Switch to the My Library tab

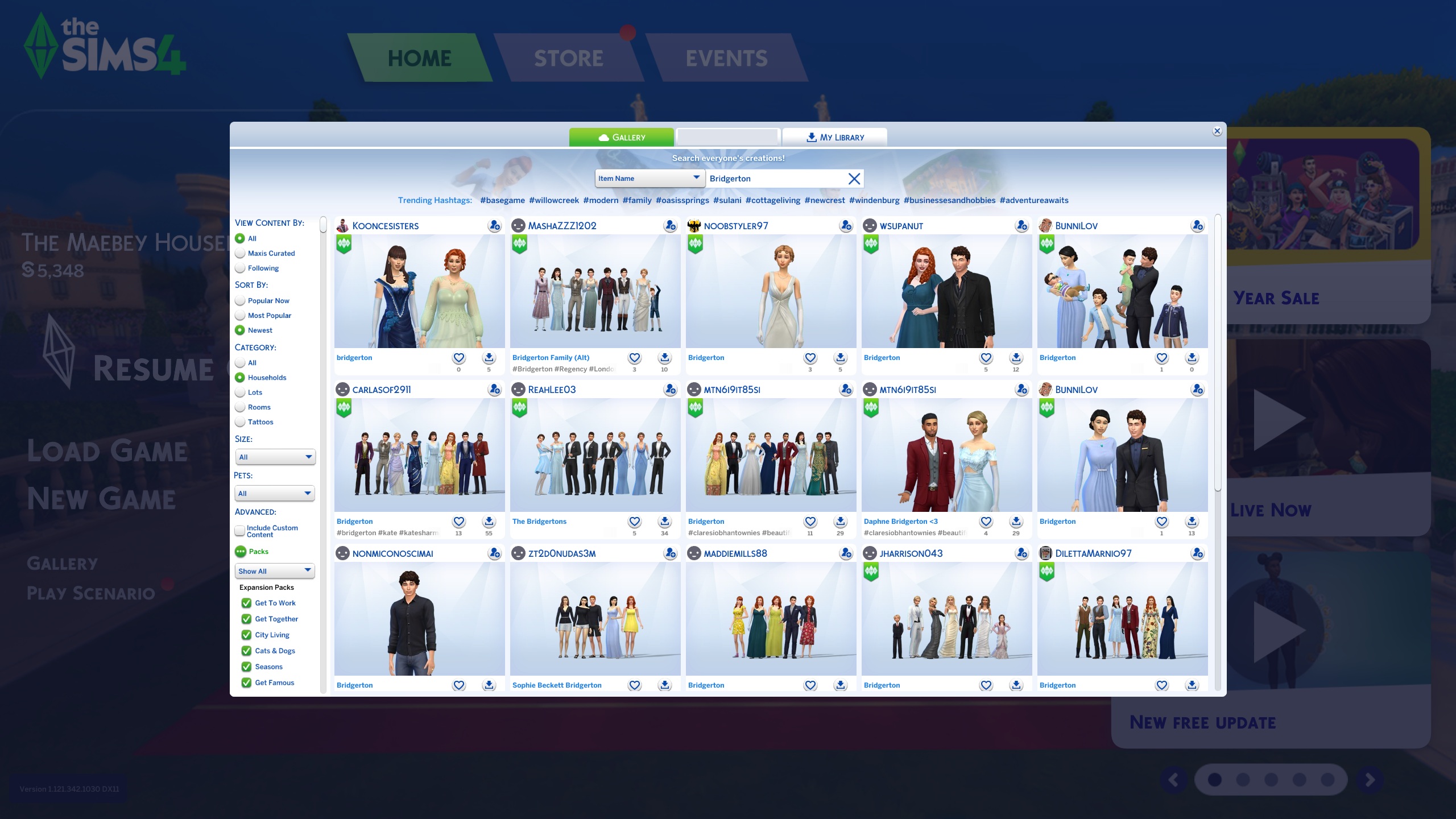(834, 136)
